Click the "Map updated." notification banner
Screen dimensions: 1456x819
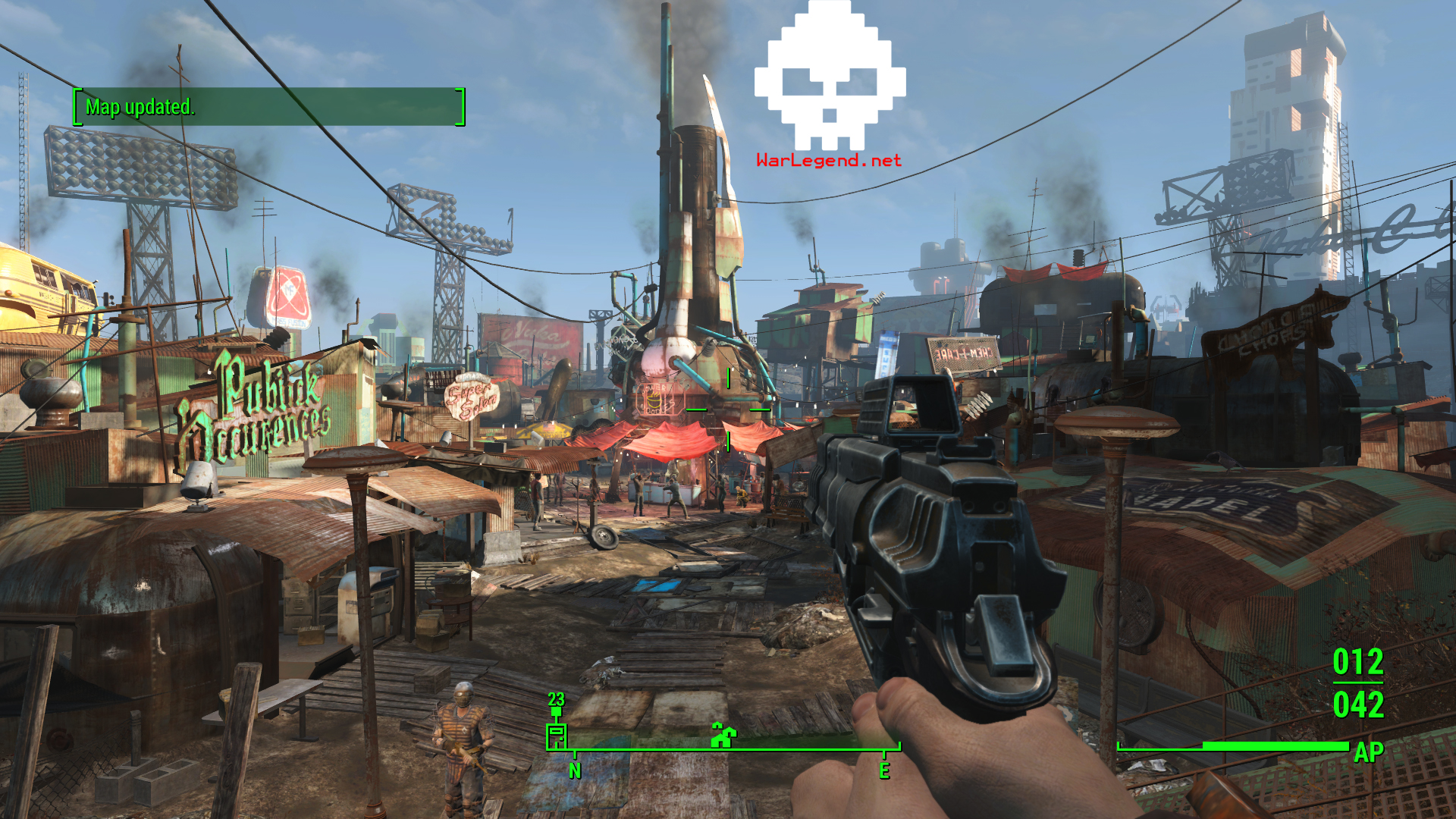point(268,107)
